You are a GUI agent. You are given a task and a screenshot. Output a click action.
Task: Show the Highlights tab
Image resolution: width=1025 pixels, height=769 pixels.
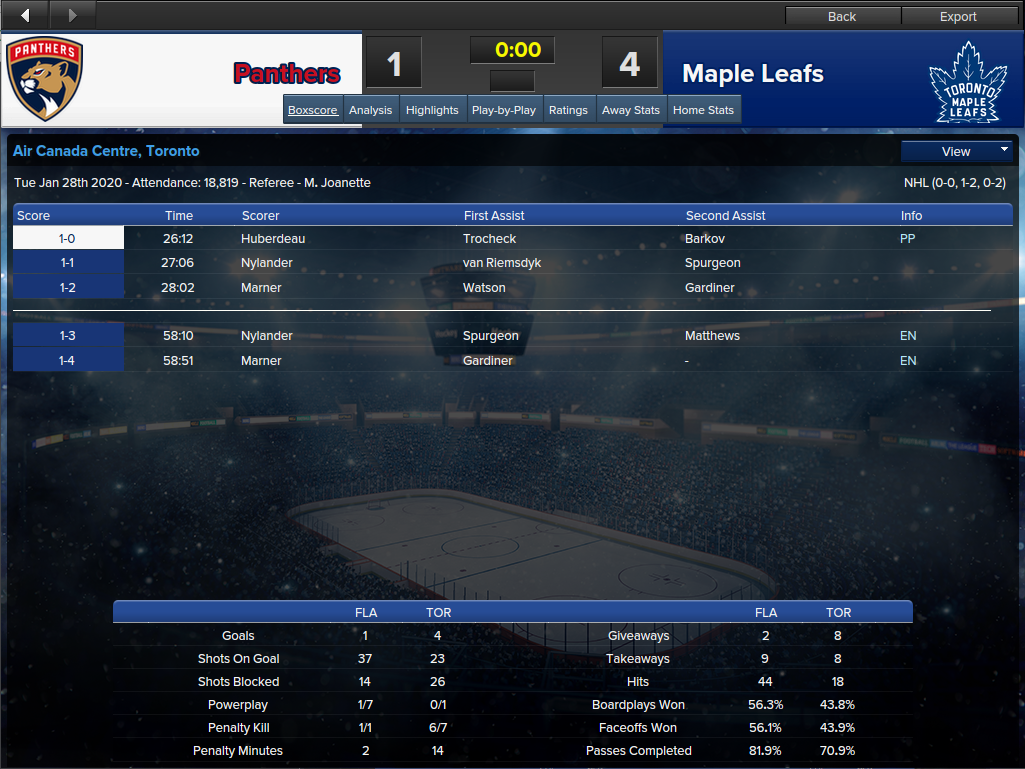tap(432, 110)
